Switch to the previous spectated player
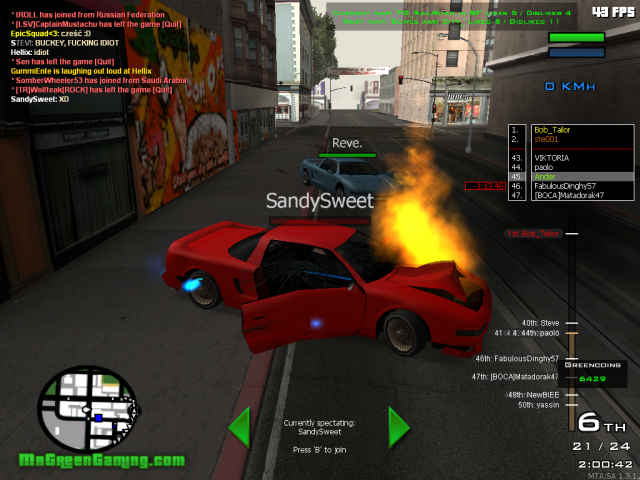This screenshot has width=640, height=480. click(239, 427)
